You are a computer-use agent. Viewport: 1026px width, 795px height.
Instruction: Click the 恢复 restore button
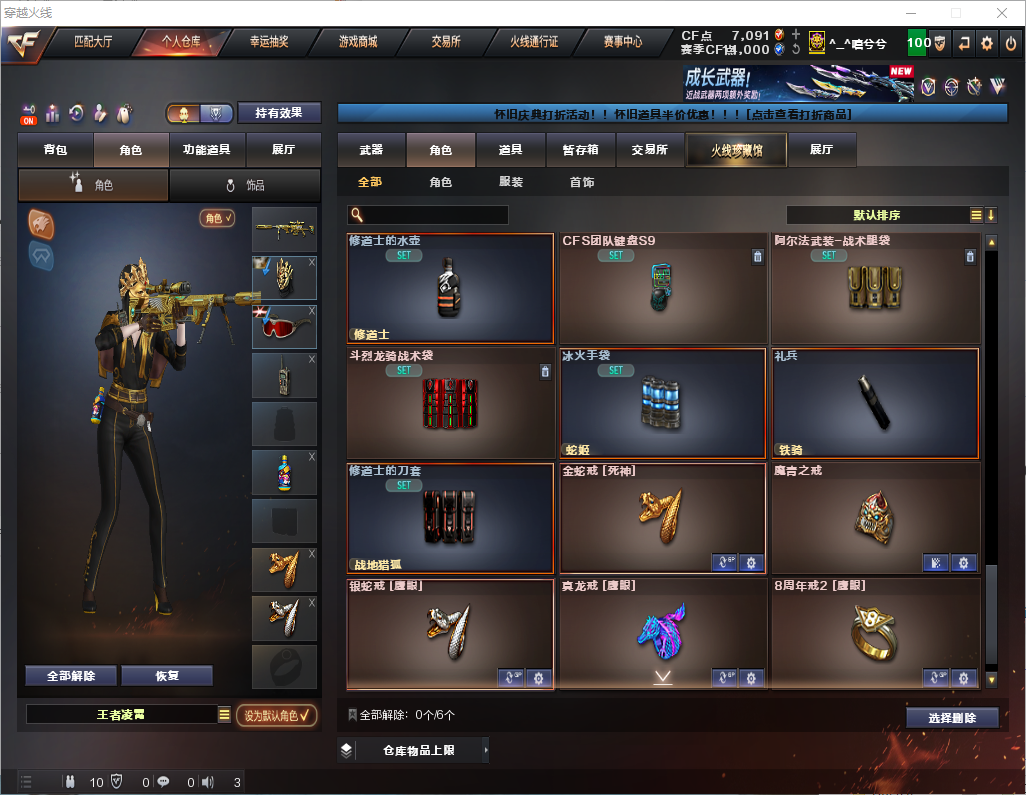167,676
